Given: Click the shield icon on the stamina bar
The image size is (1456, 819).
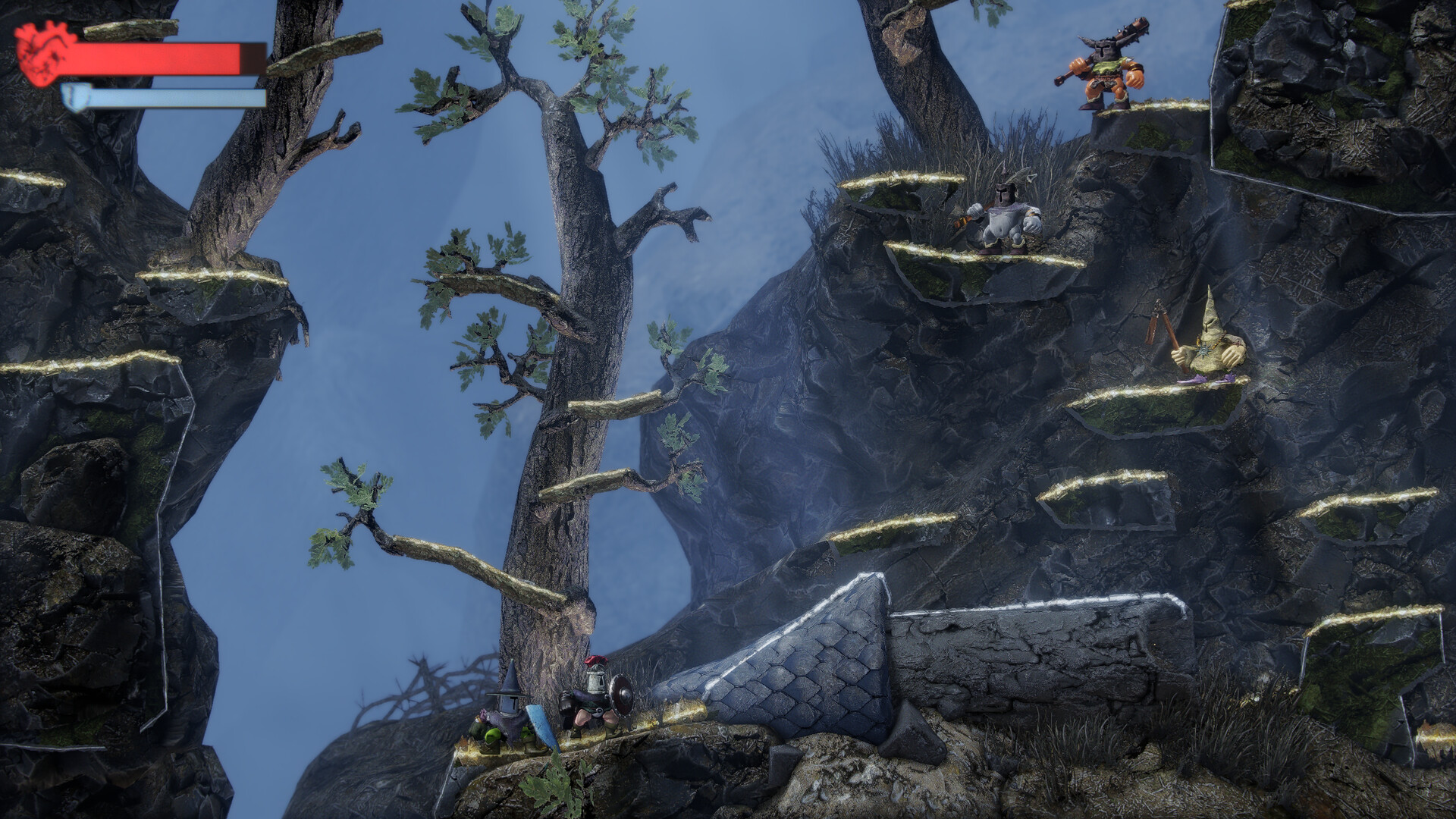Looking at the screenshot, I should (76, 97).
